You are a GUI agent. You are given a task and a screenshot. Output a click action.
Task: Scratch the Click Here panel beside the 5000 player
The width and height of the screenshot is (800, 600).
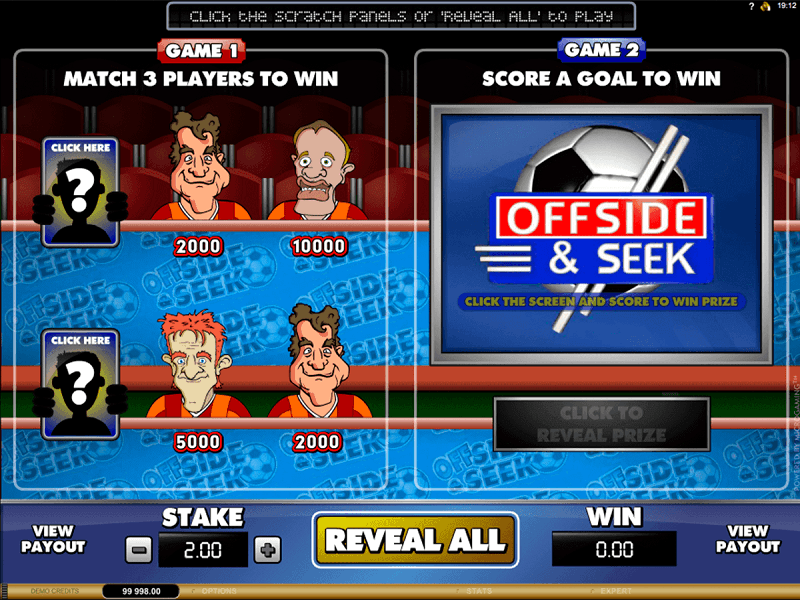[80, 384]
